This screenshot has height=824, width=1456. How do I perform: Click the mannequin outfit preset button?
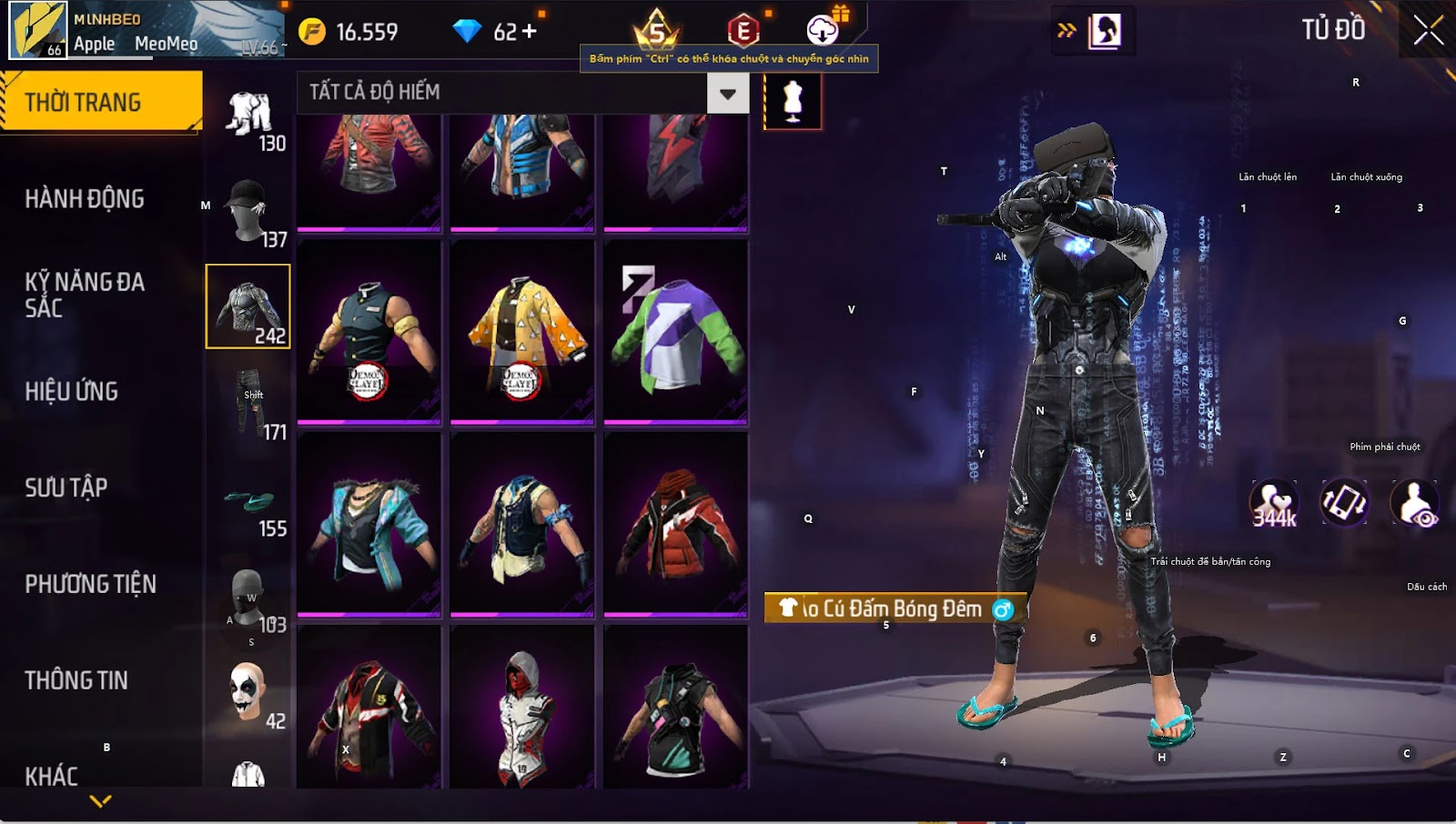tap(793, 100)
